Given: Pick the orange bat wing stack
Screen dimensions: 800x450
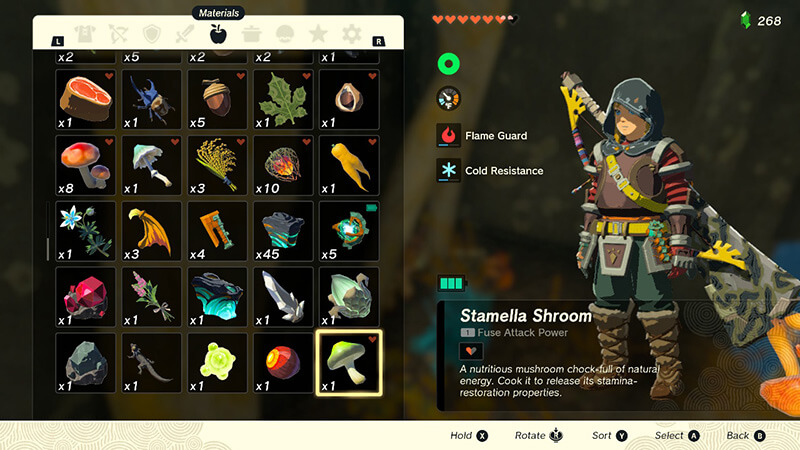Looking at the screenshot, I should coord(152,230).
